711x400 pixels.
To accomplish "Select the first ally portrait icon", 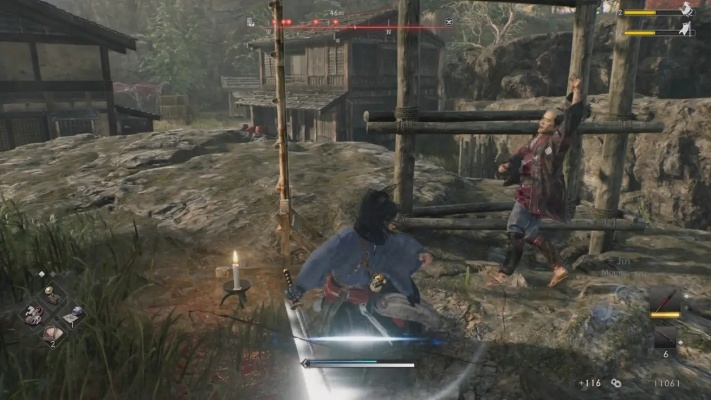I will click(x=687, y=11).
